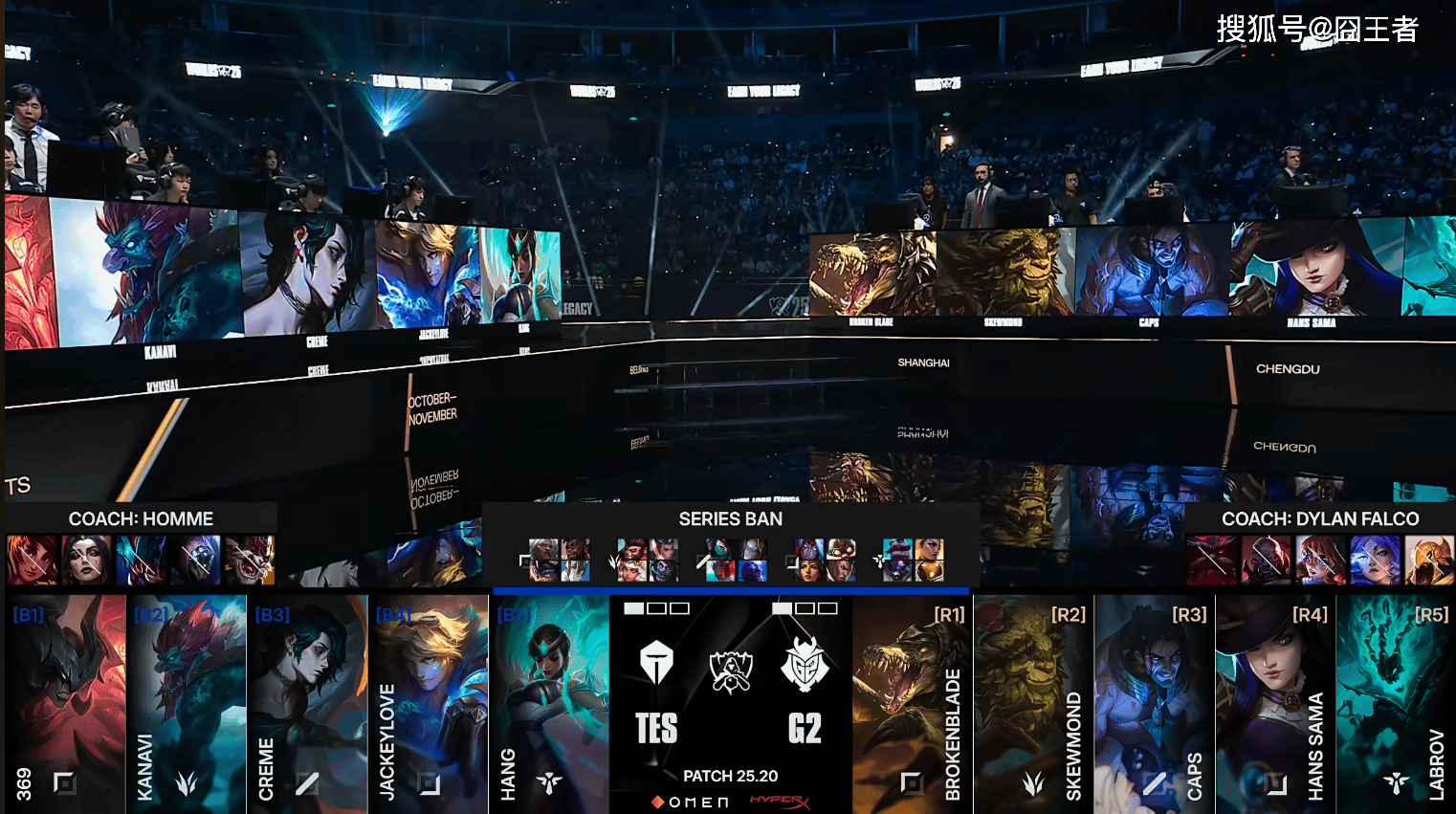Open the Sohu watermark in the corner
The height and width of the screenshot is (814, 1456).
coord(1316,30)
